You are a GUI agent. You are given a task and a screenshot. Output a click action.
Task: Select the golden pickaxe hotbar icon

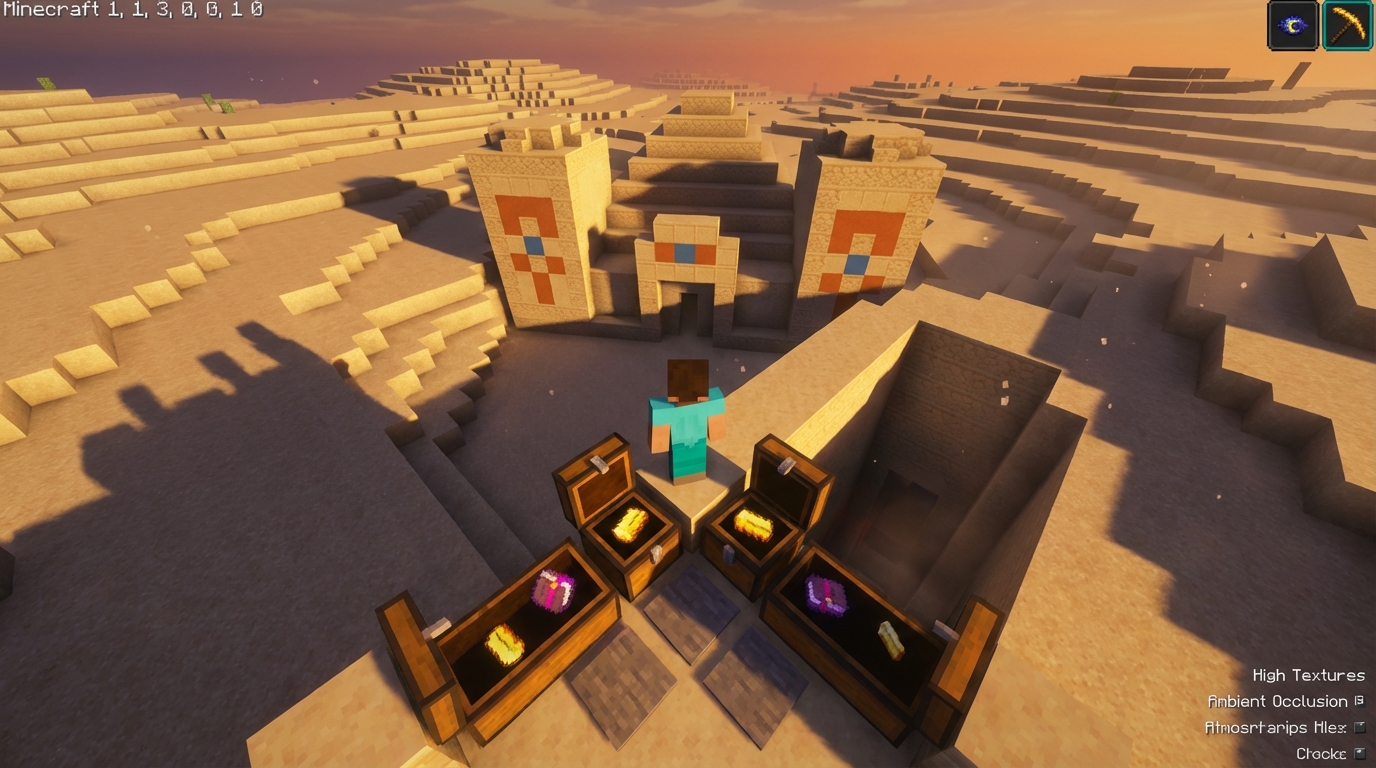(x=1347, y=25)
